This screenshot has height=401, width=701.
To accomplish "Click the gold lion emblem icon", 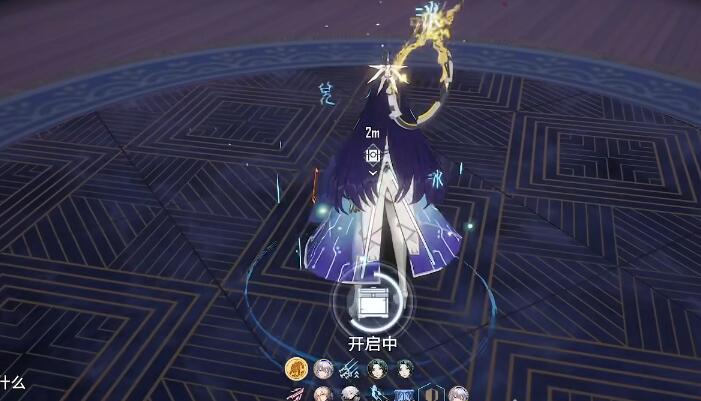I will pos(295,369).
